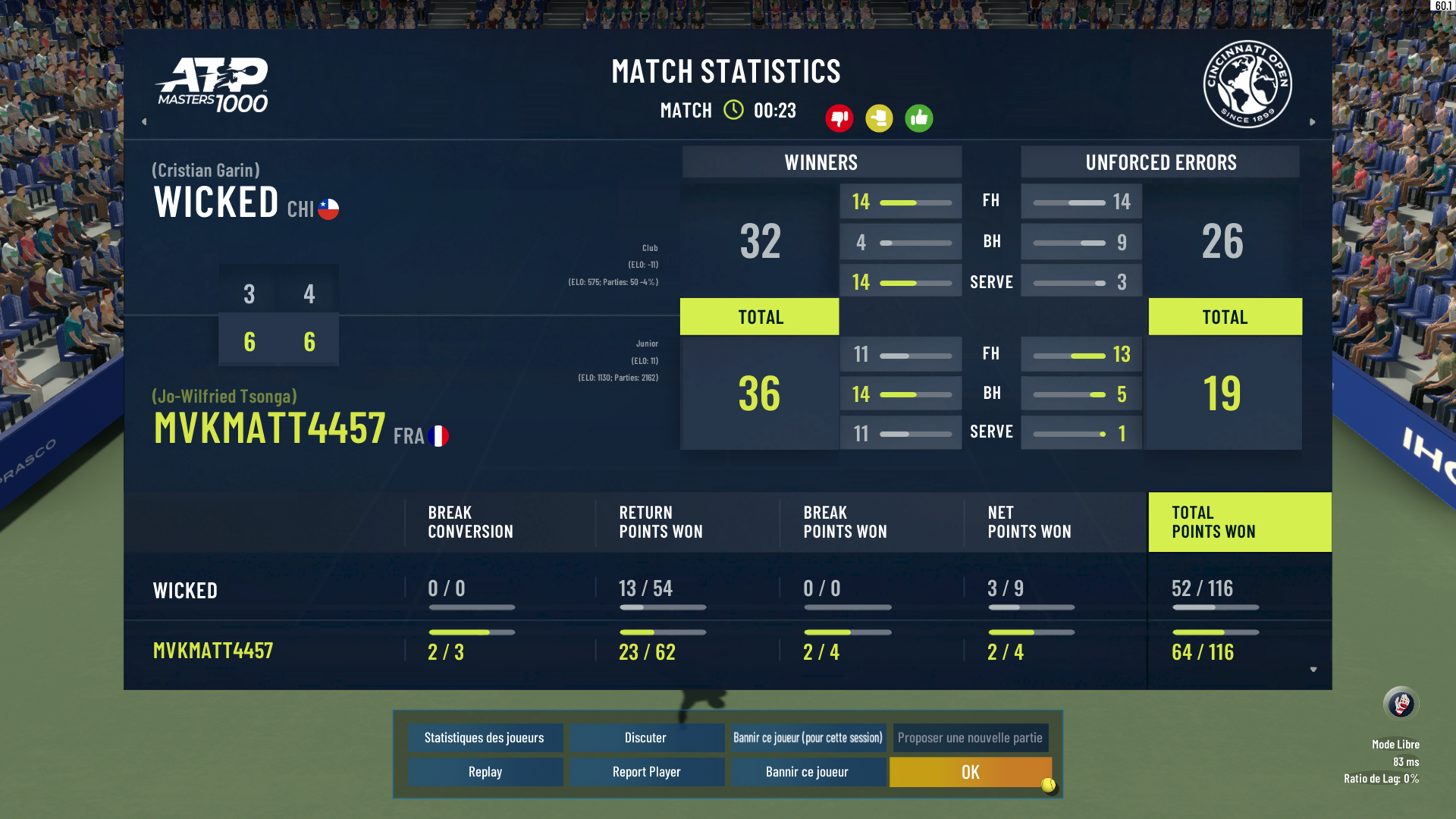This screenshot has height=819, width=1456.
Task: Watch the match Replay
Action: pos(485,772)
